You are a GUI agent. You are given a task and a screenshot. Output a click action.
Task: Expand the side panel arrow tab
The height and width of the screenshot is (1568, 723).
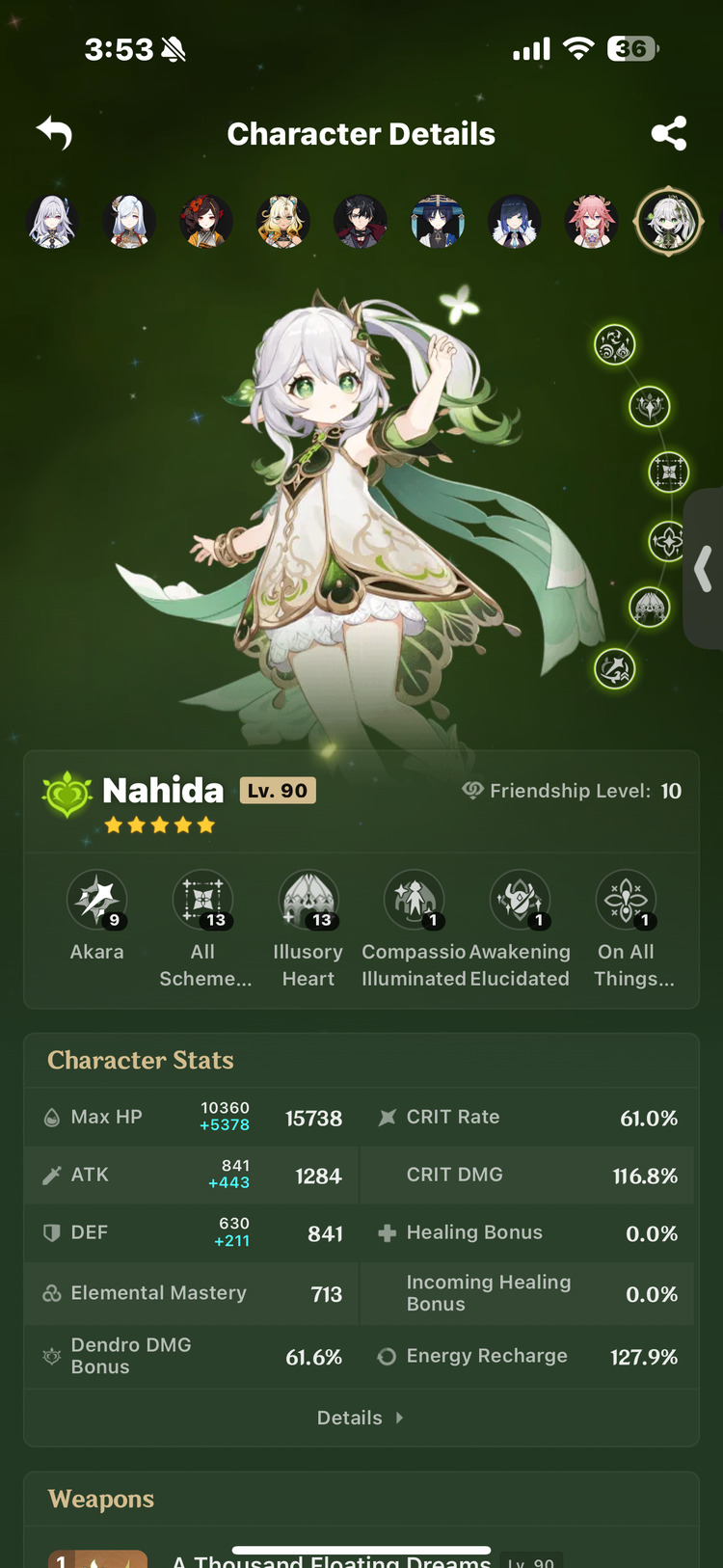click(704, 569)
